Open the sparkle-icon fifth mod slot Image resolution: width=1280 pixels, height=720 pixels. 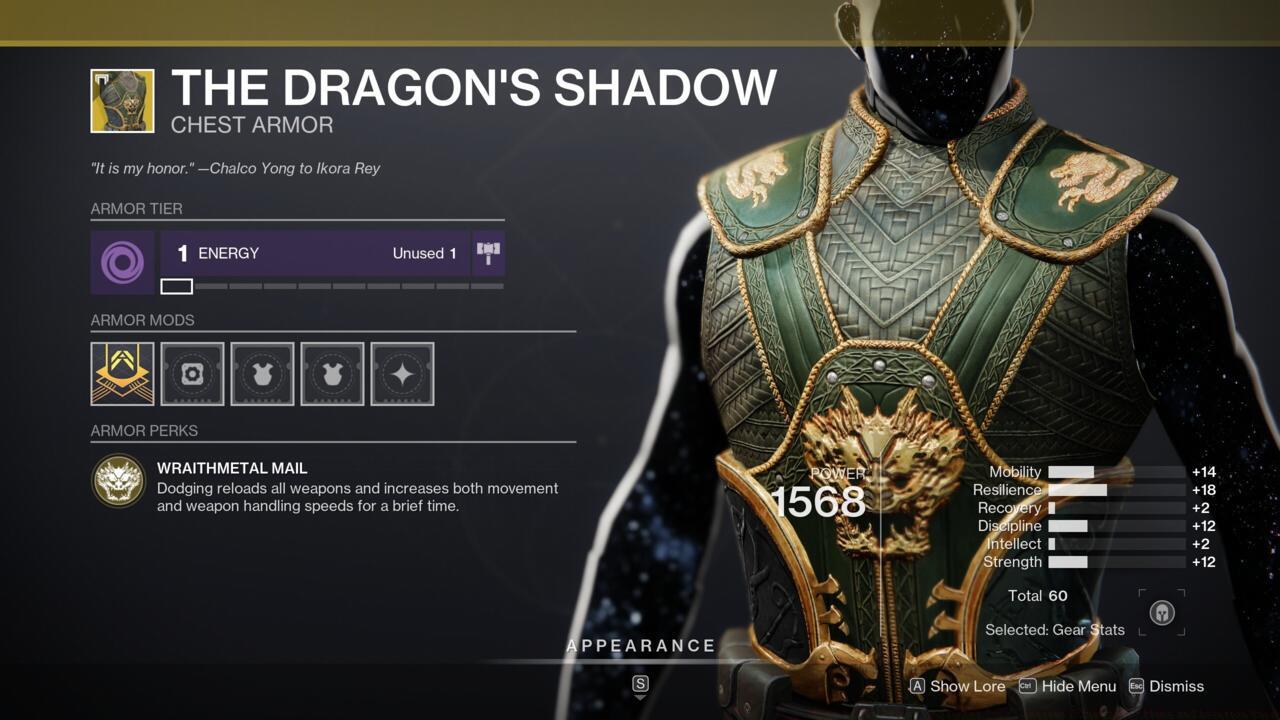click(402, 374)
